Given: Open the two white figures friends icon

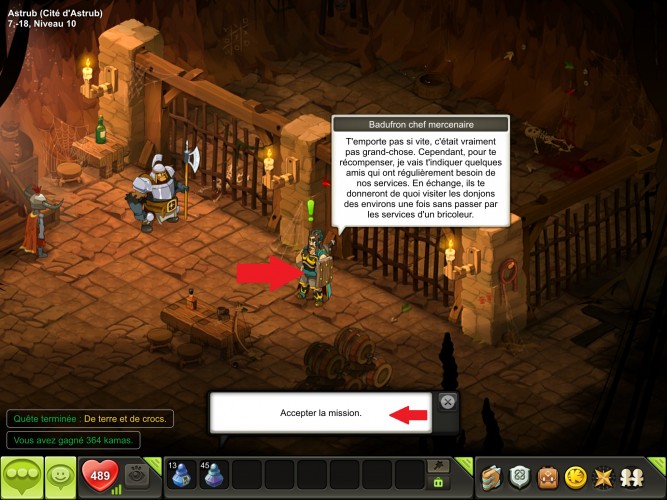Looking at the screenshot, I should point(633,477).
